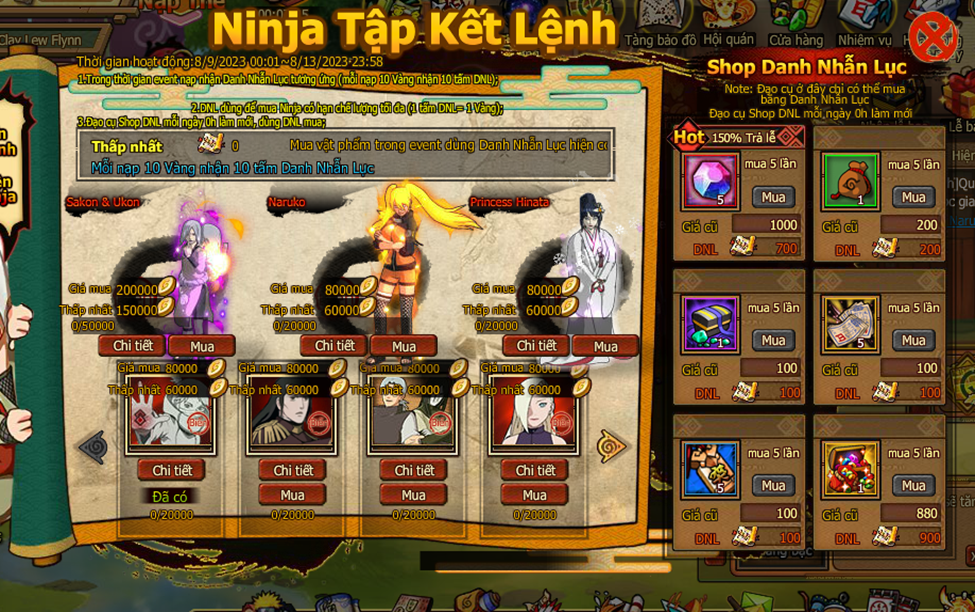The height and width of the screenshot is (612, 975).
Task: Buy the purple gem in the DNL shop
Action: coord(773,197)
